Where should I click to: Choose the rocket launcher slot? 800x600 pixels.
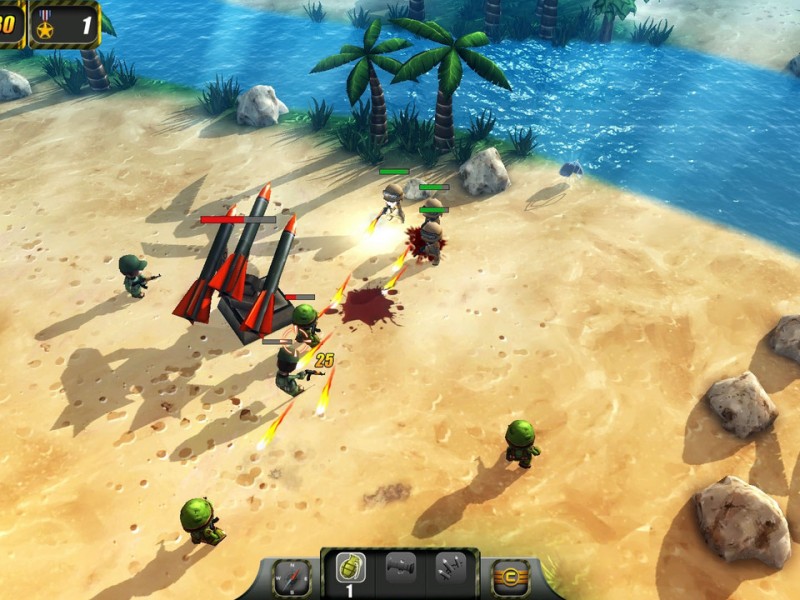pos(400,570)
